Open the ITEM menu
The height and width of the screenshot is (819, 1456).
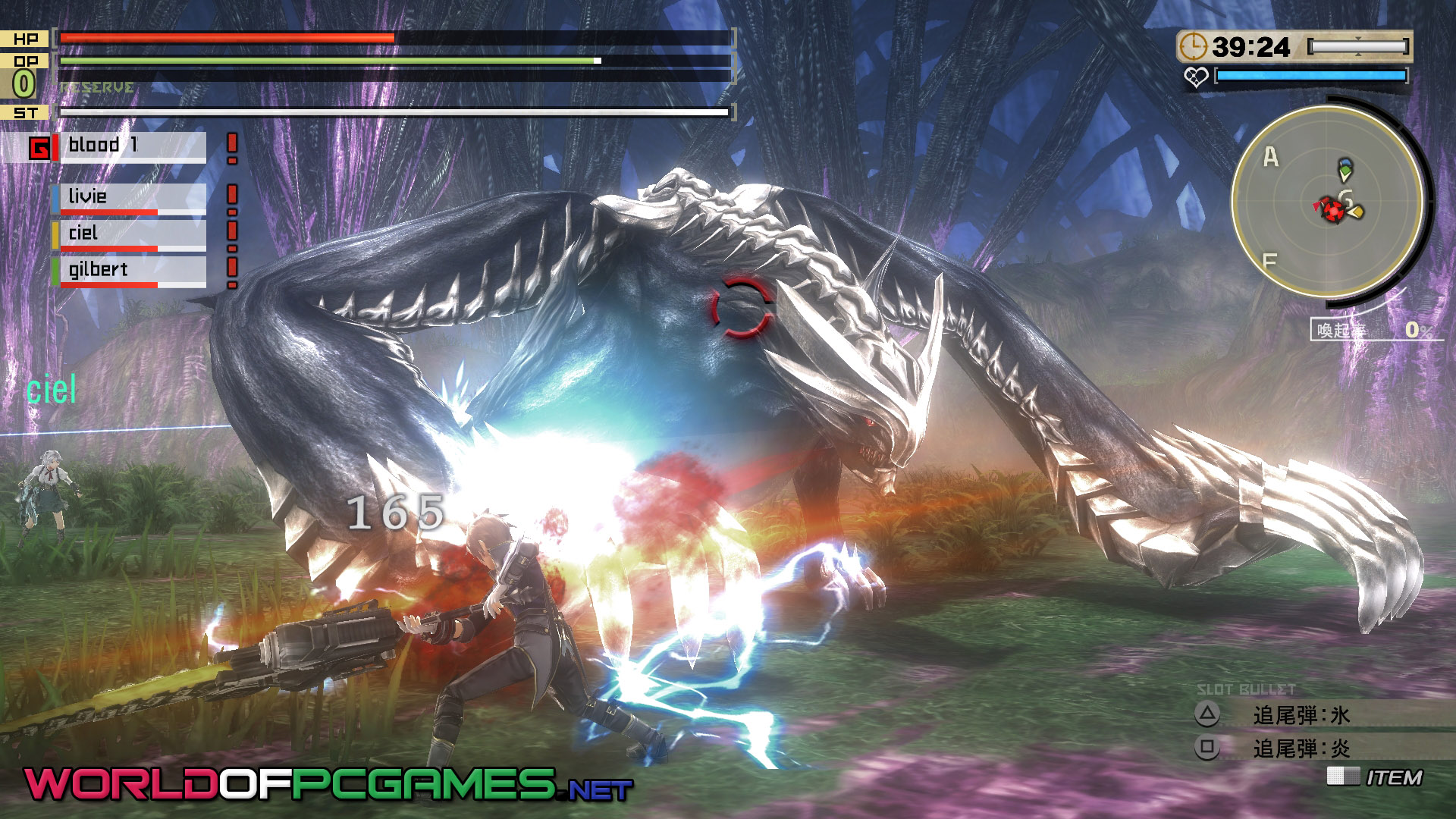tap(1392, 777)
